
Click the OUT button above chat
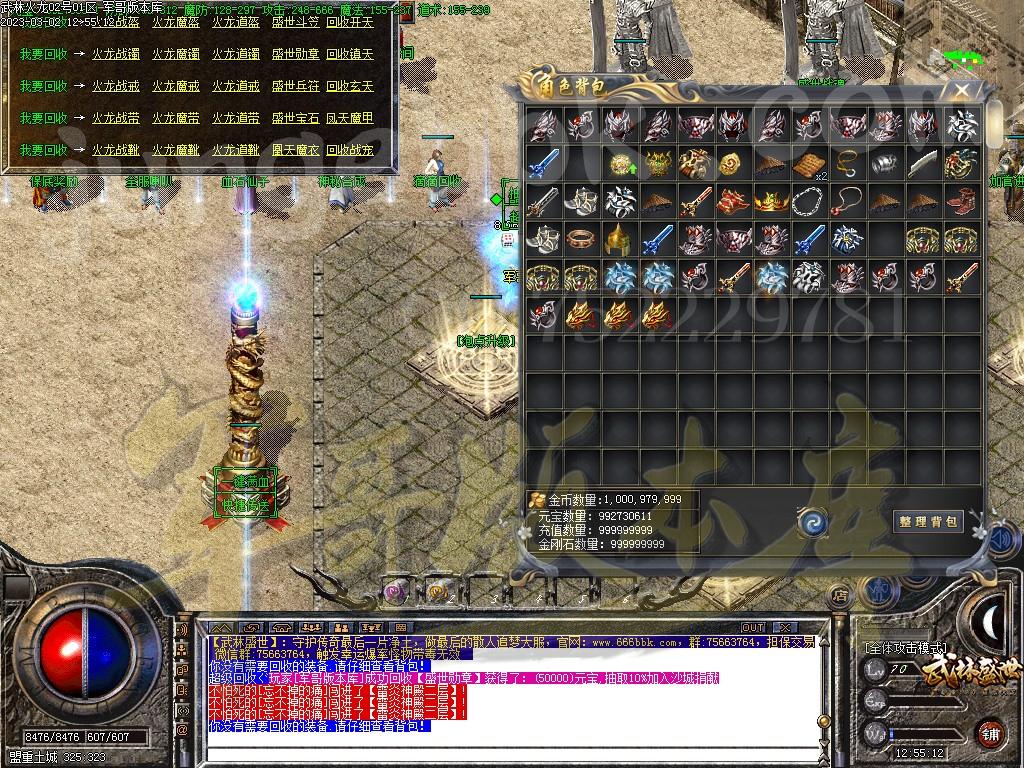click(x=753, y=628)
